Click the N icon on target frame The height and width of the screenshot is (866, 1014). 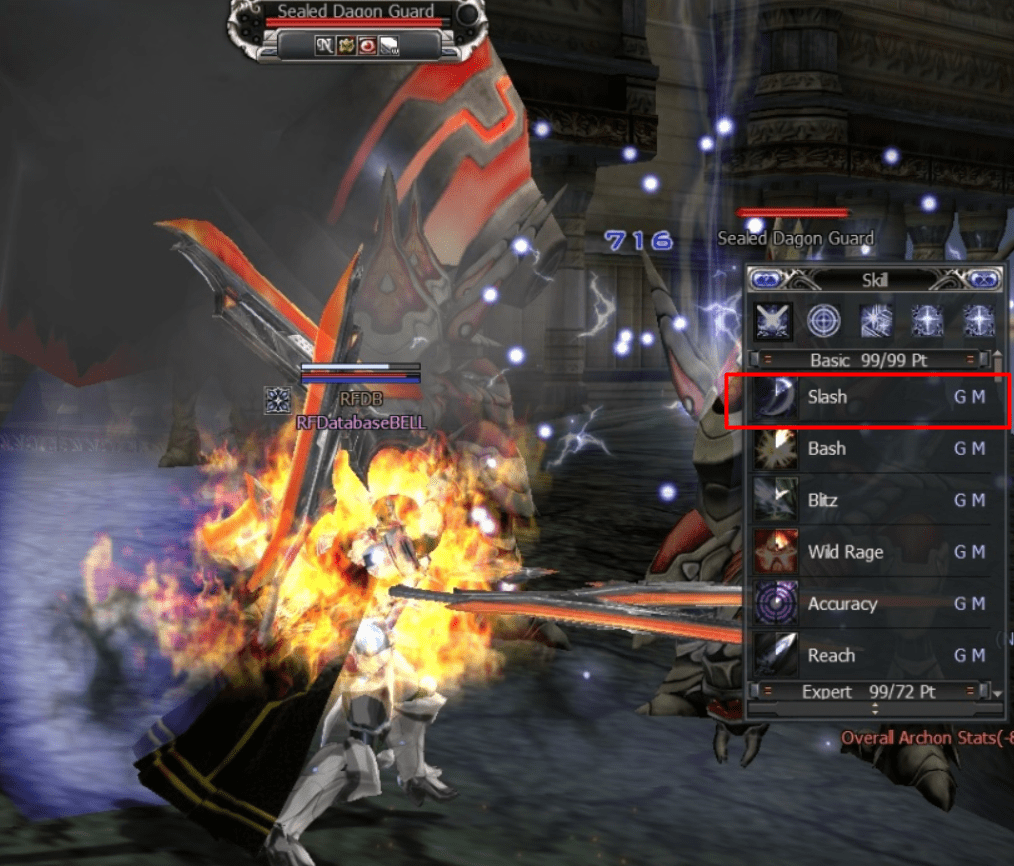click(x=324, y=45)
